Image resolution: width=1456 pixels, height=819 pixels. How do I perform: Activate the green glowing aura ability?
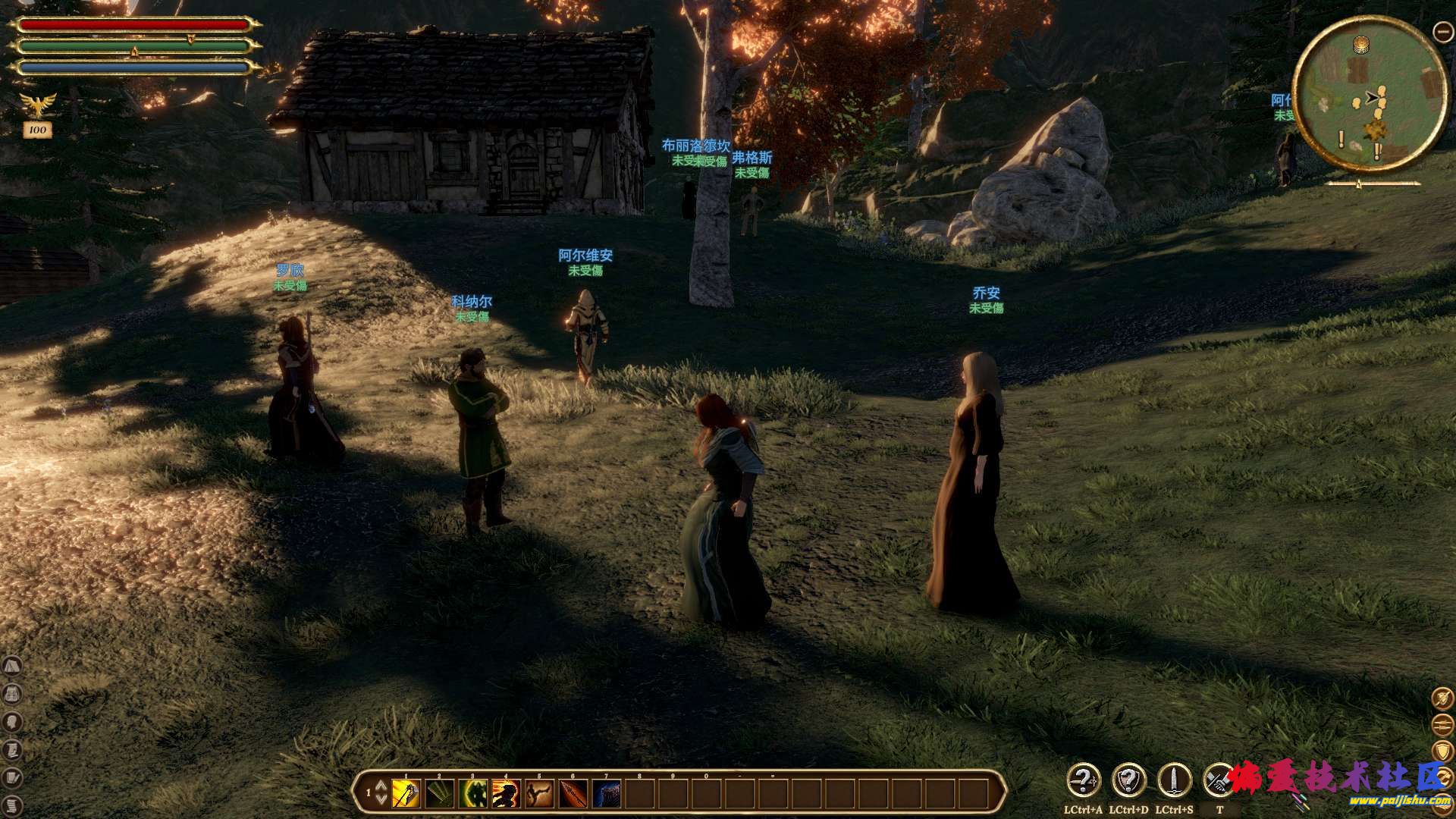pyautogui.click(x=473, y=794)
